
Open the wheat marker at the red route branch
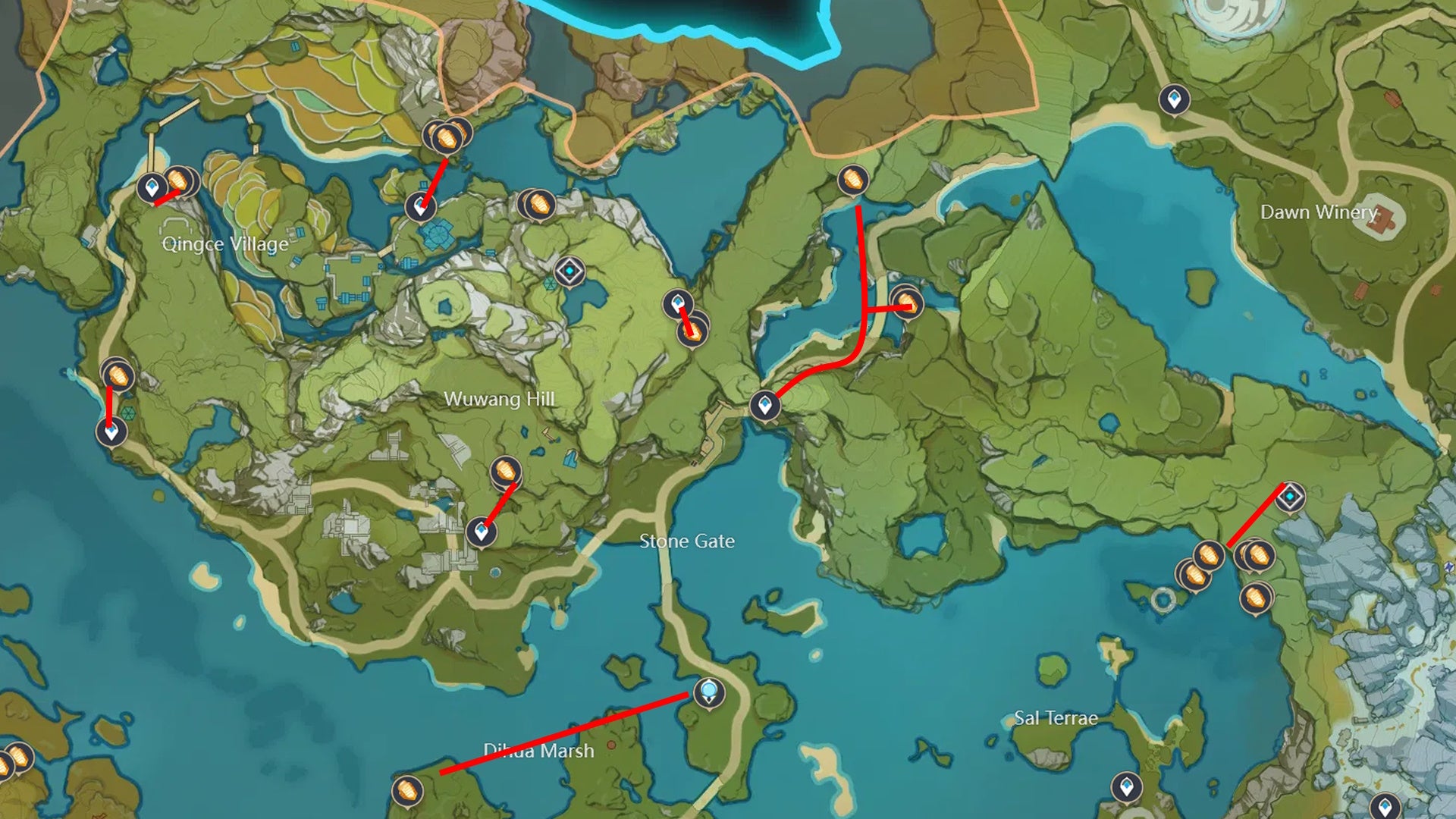907,303
